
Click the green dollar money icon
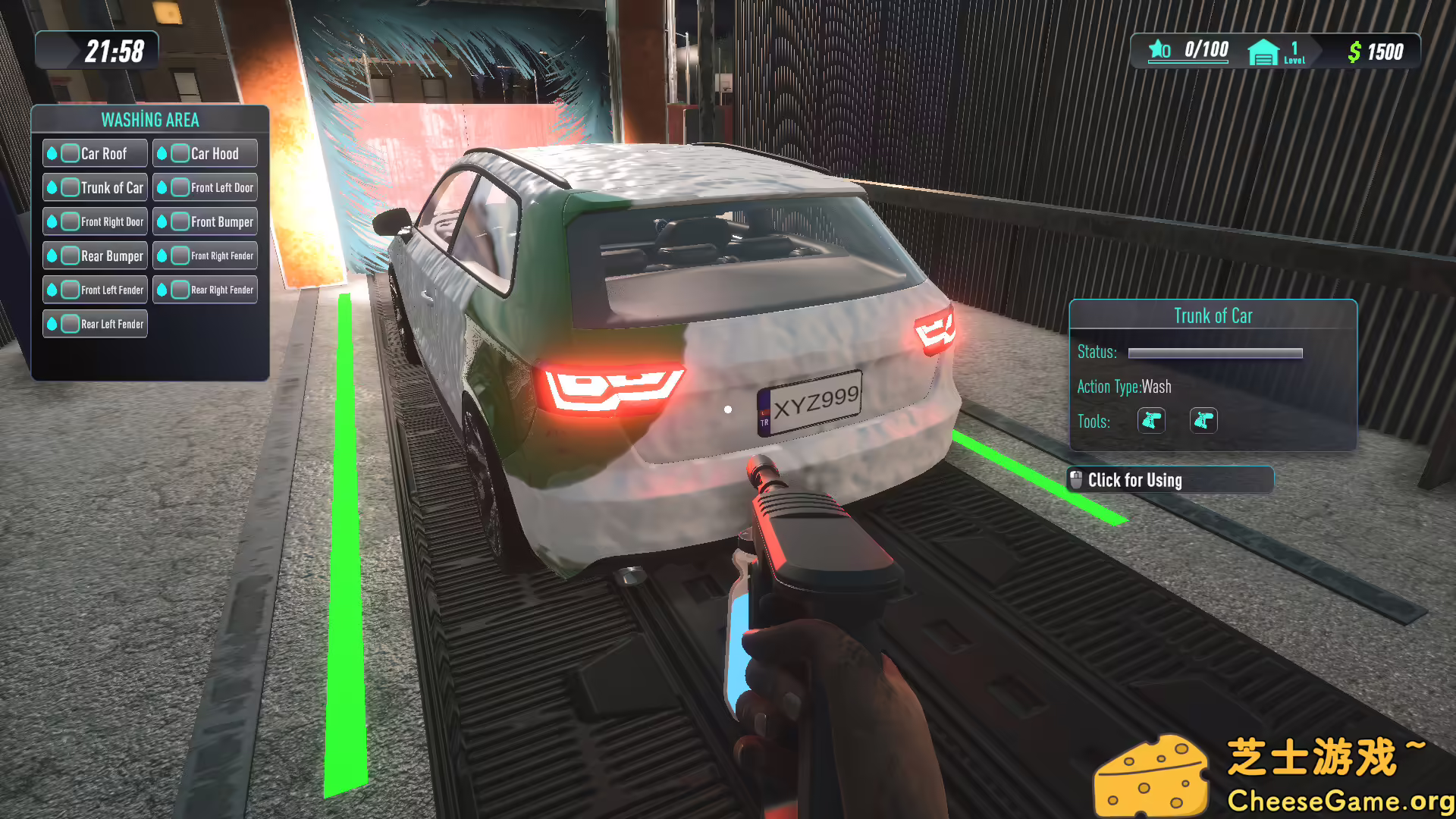click(x=1354, y=52)
